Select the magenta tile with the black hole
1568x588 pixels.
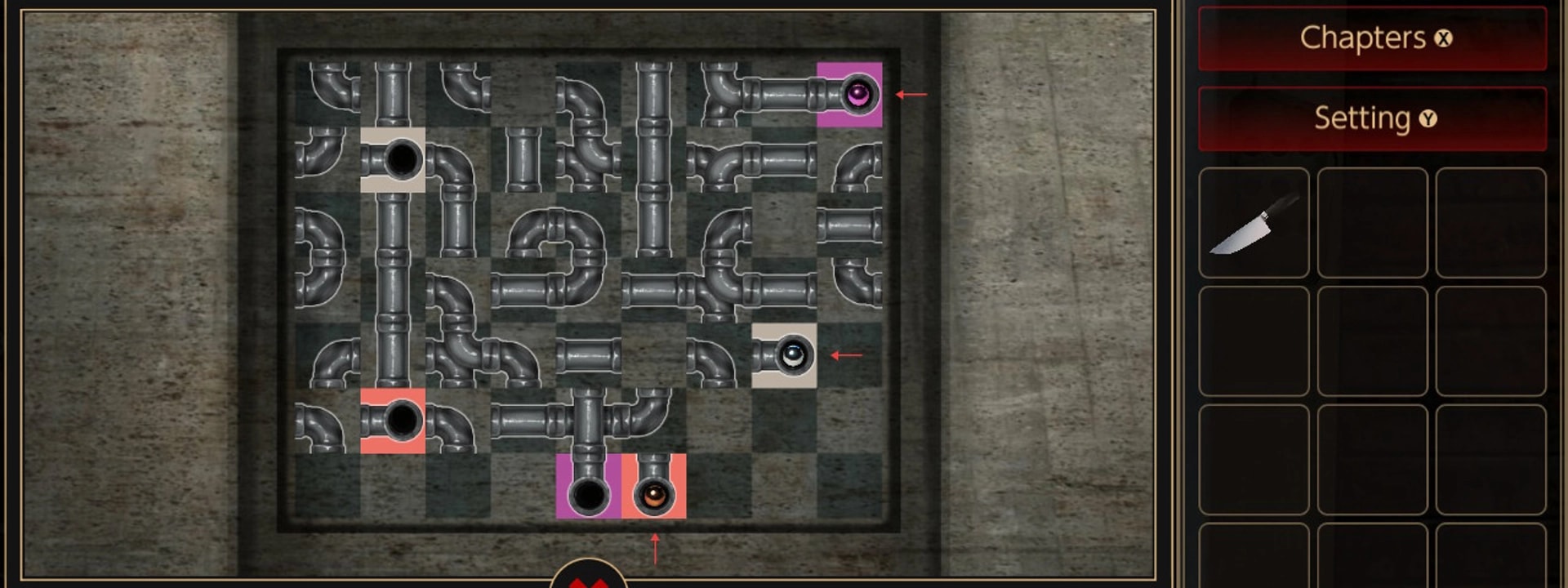(x=588, y=487)
